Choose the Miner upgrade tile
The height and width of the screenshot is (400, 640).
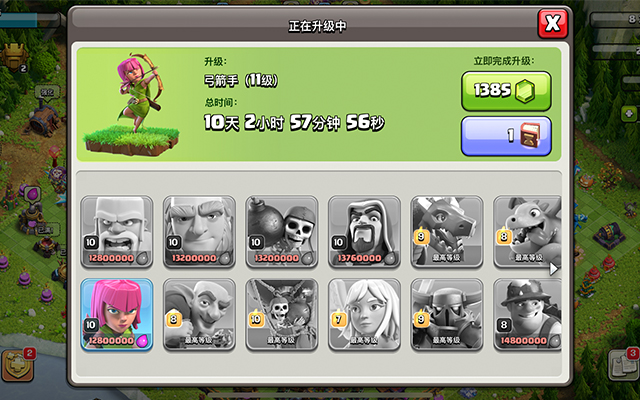click(x=527, y=313)
